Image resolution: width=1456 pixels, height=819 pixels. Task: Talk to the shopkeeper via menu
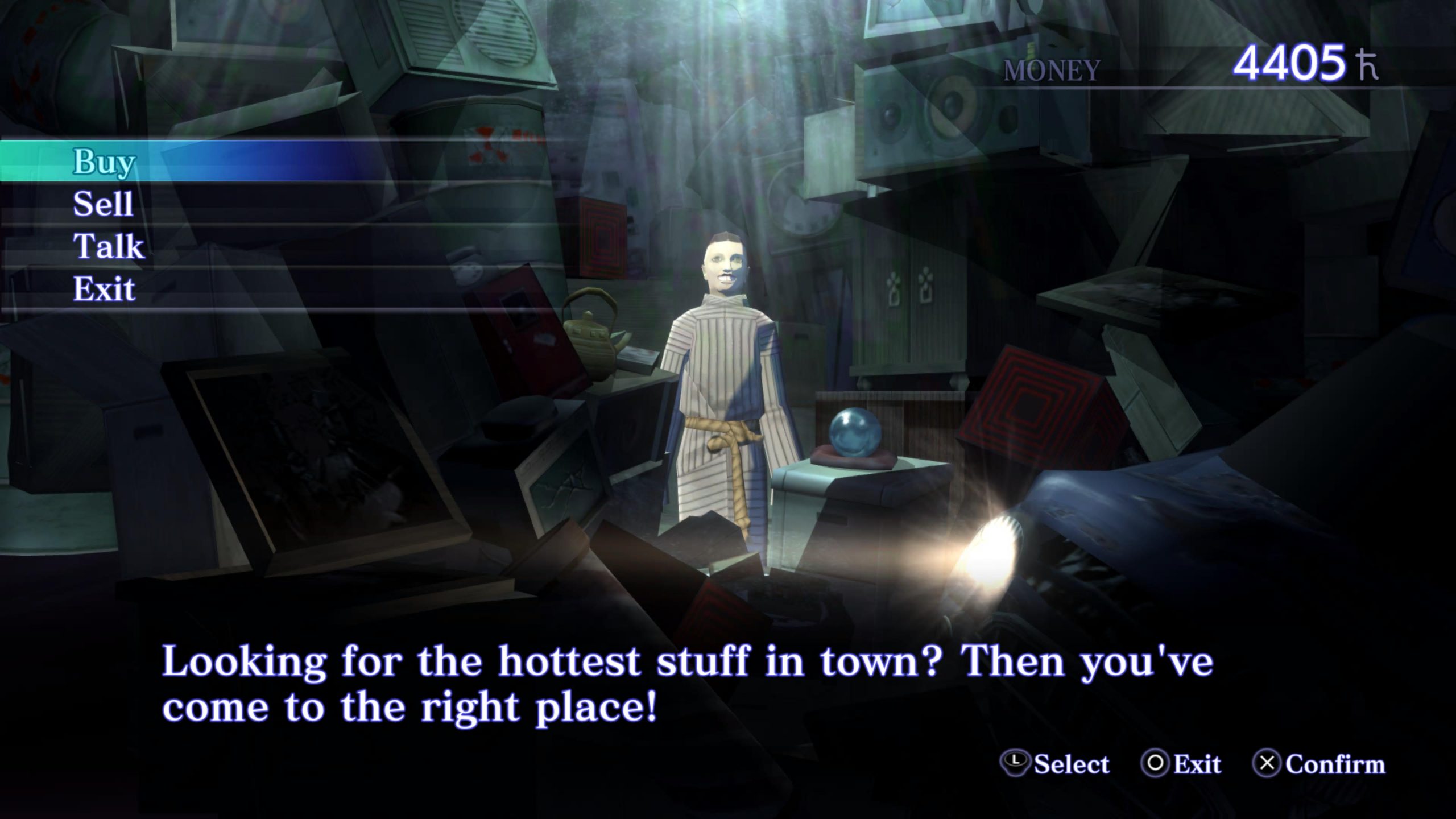pyautogui.click(x=108, y=247)
